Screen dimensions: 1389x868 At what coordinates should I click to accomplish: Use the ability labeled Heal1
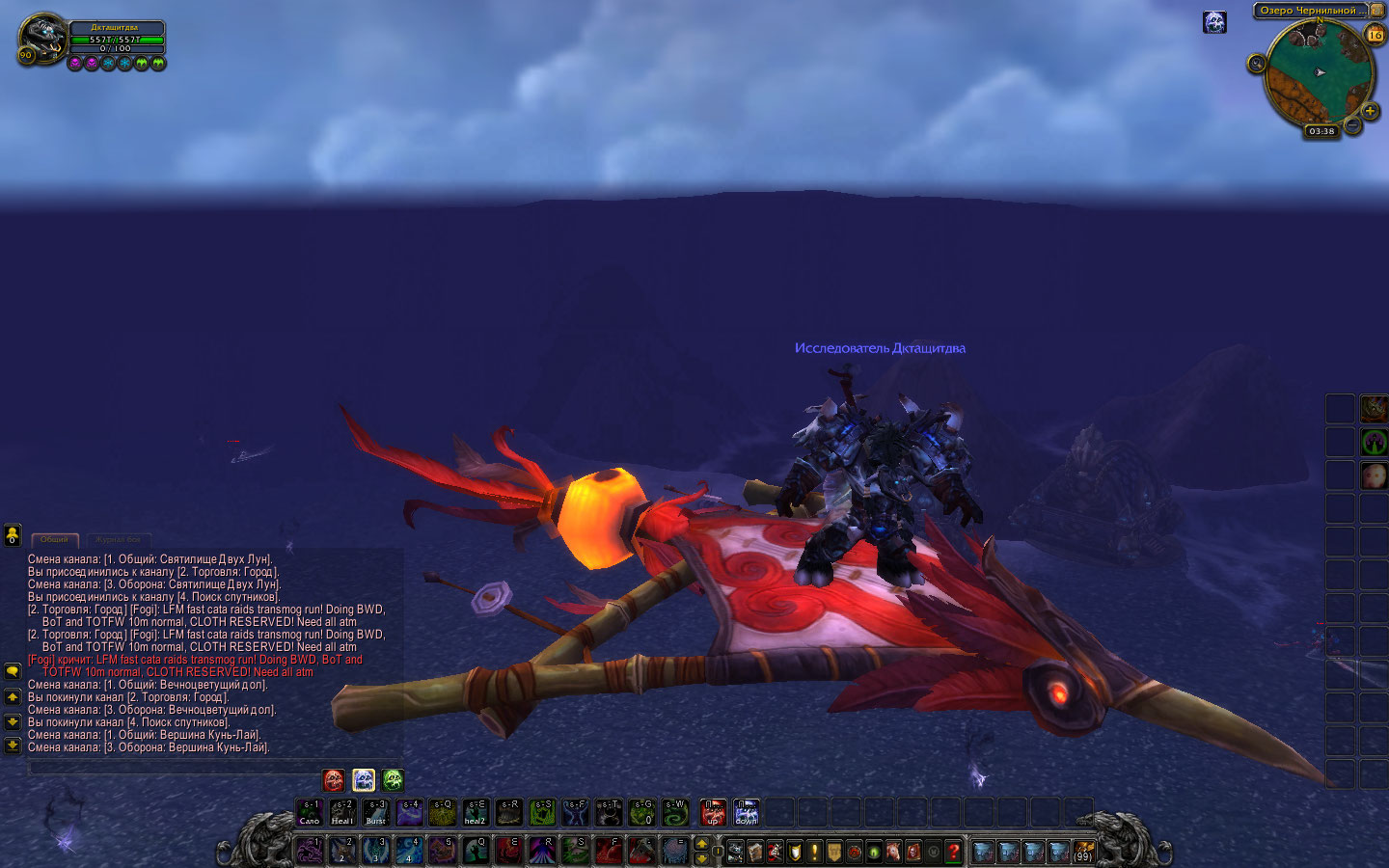click(342, 812)
